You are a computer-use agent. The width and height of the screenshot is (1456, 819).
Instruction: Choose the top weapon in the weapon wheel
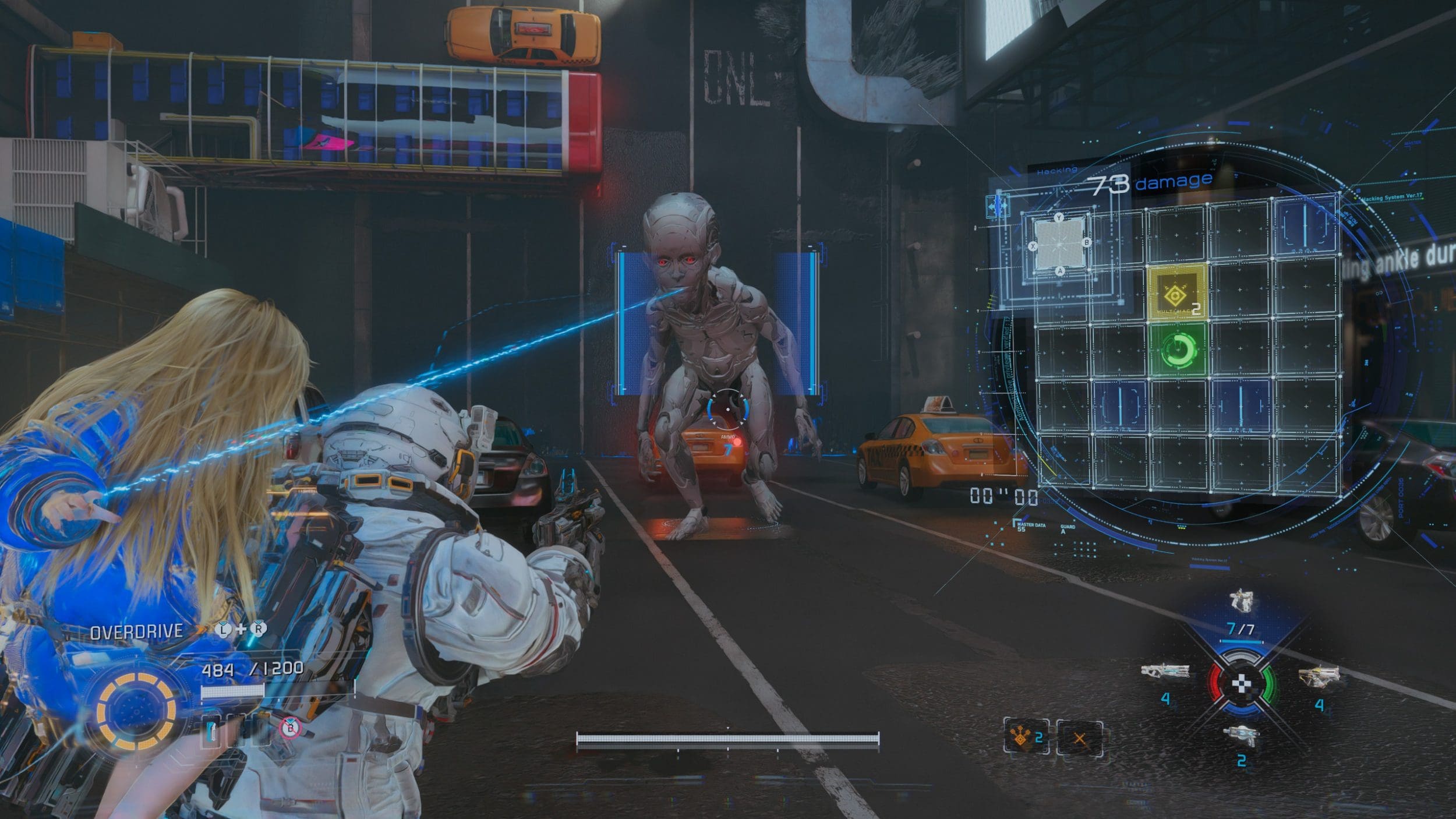(x=1241, y=601)
